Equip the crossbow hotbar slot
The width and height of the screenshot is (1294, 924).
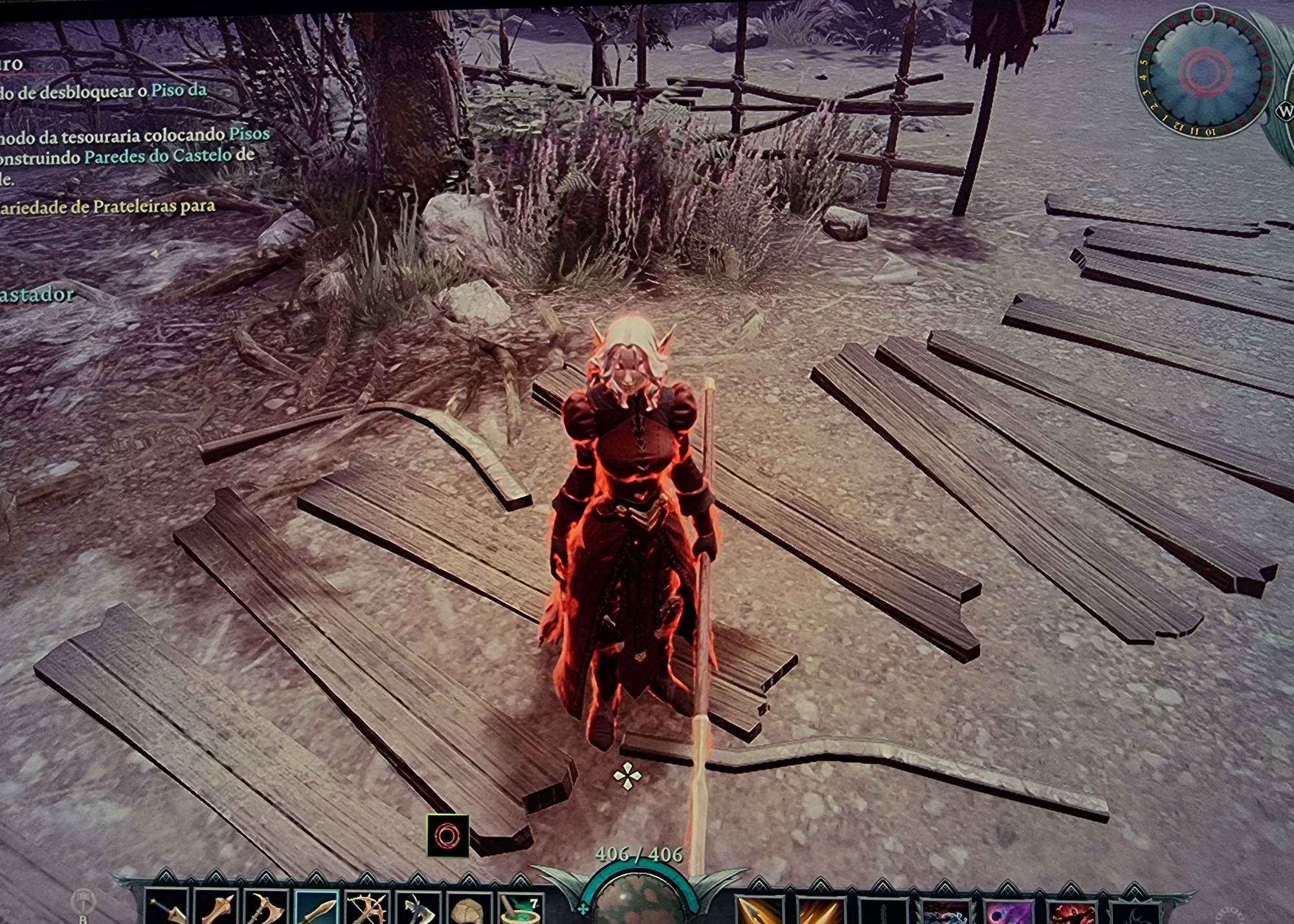366,909
